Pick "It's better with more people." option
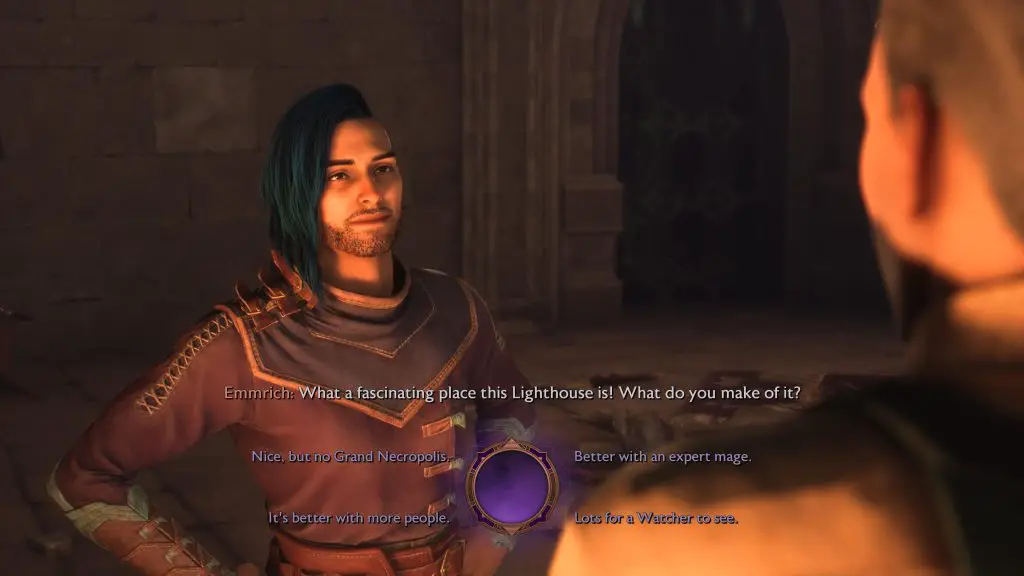The height and width of the screenshot is (576, 1024). 358,518
